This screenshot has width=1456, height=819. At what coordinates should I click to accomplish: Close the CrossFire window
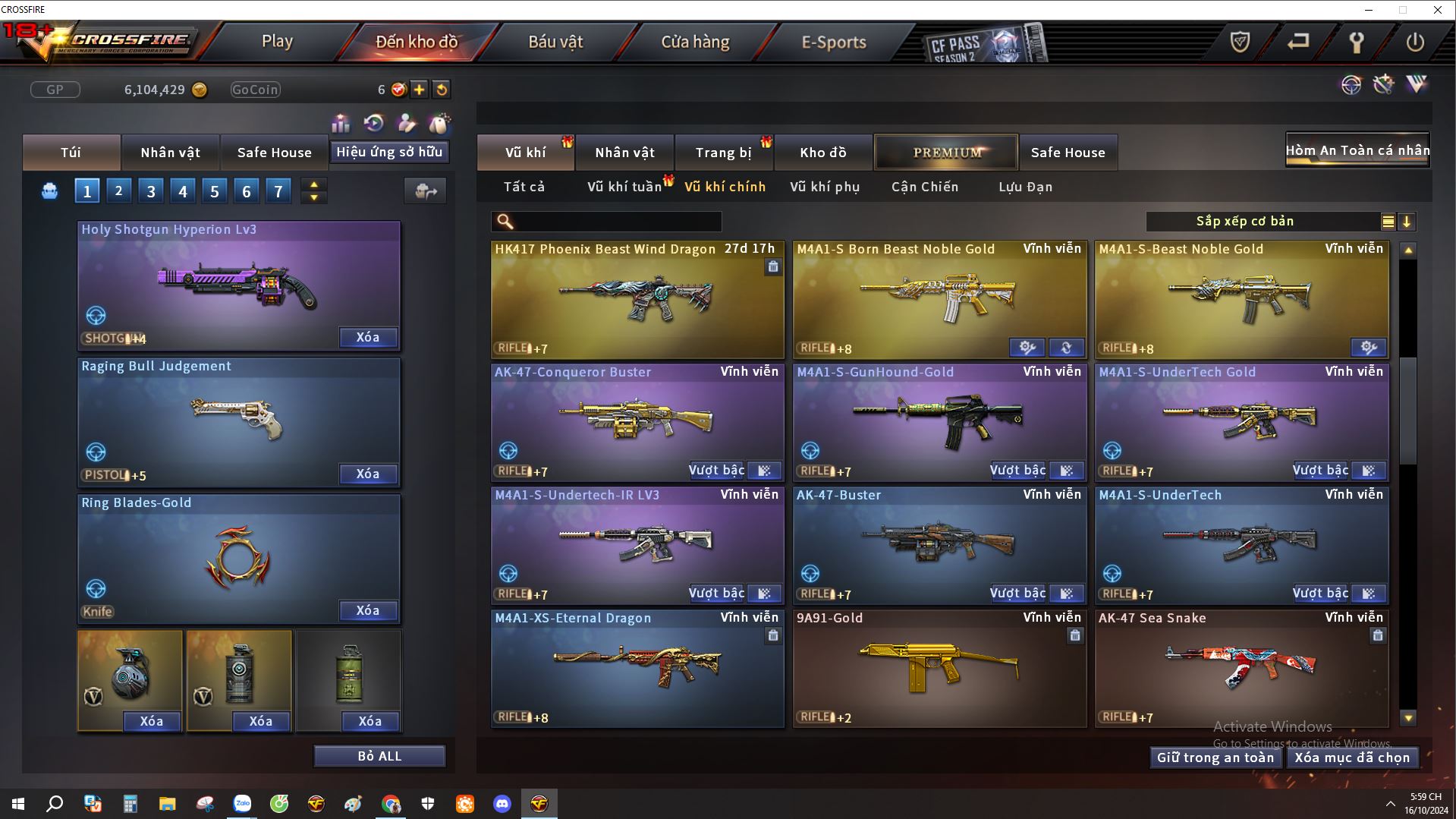pos(1437,10)
